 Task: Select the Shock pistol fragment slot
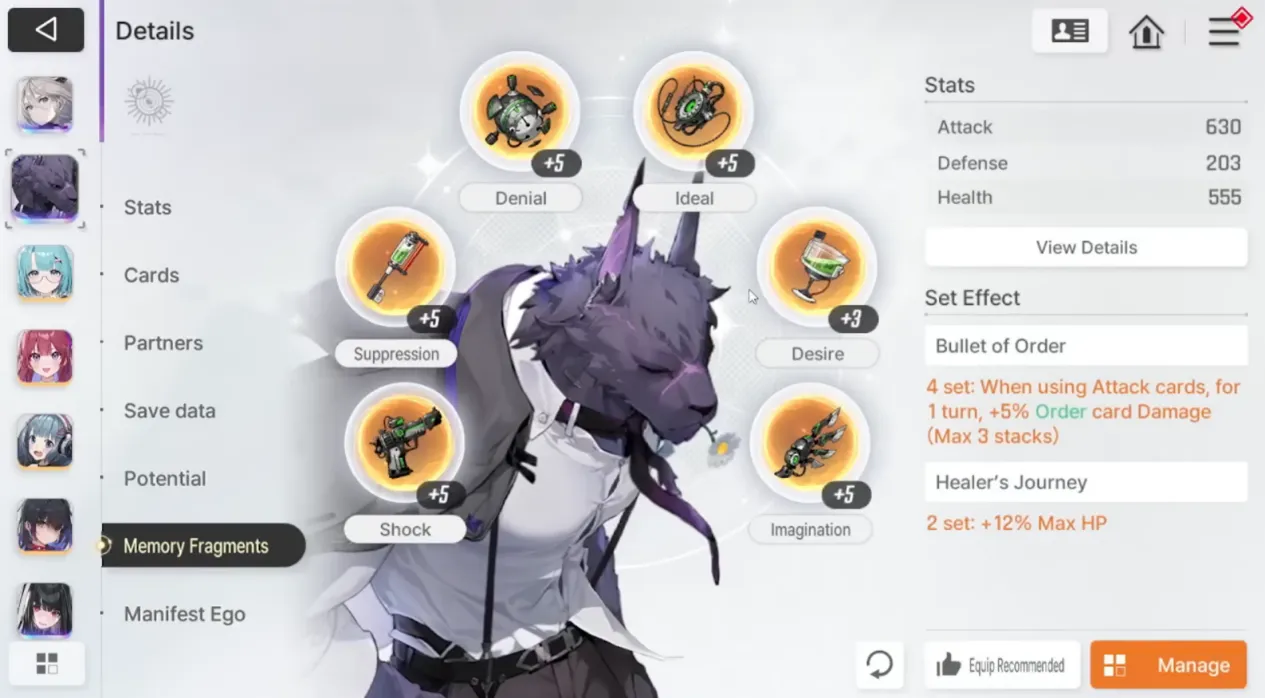[404, 444]
